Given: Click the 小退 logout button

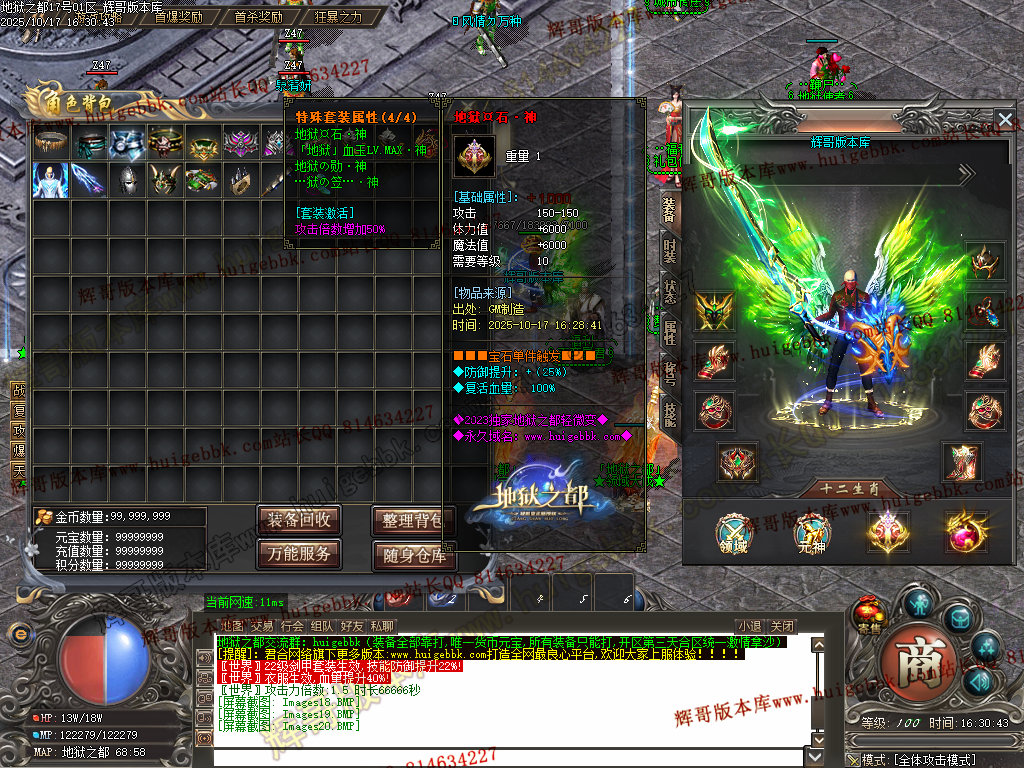Looking at the screenshot, I should (748, 626).
